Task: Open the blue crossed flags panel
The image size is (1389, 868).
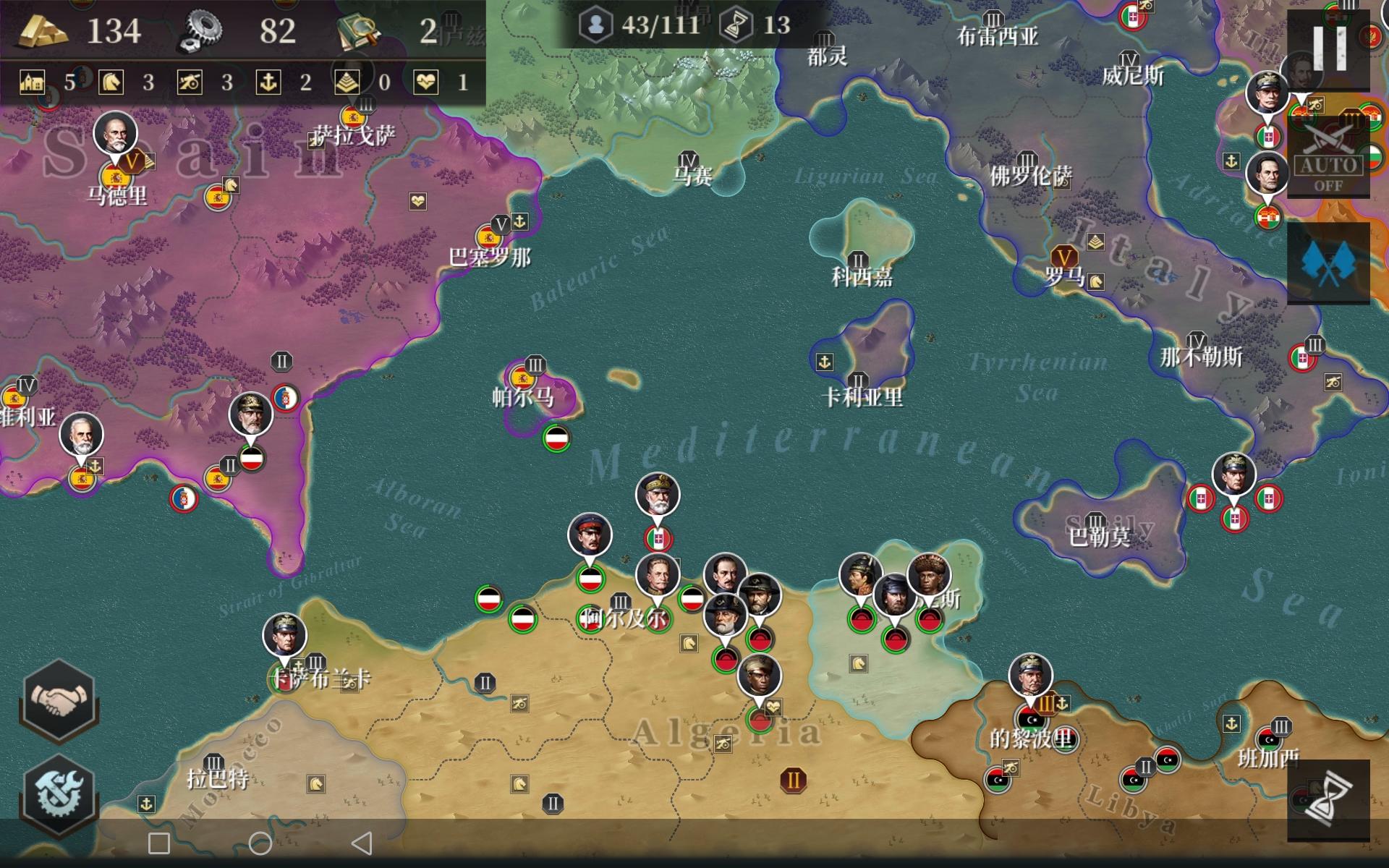Action: [1328, 263]
